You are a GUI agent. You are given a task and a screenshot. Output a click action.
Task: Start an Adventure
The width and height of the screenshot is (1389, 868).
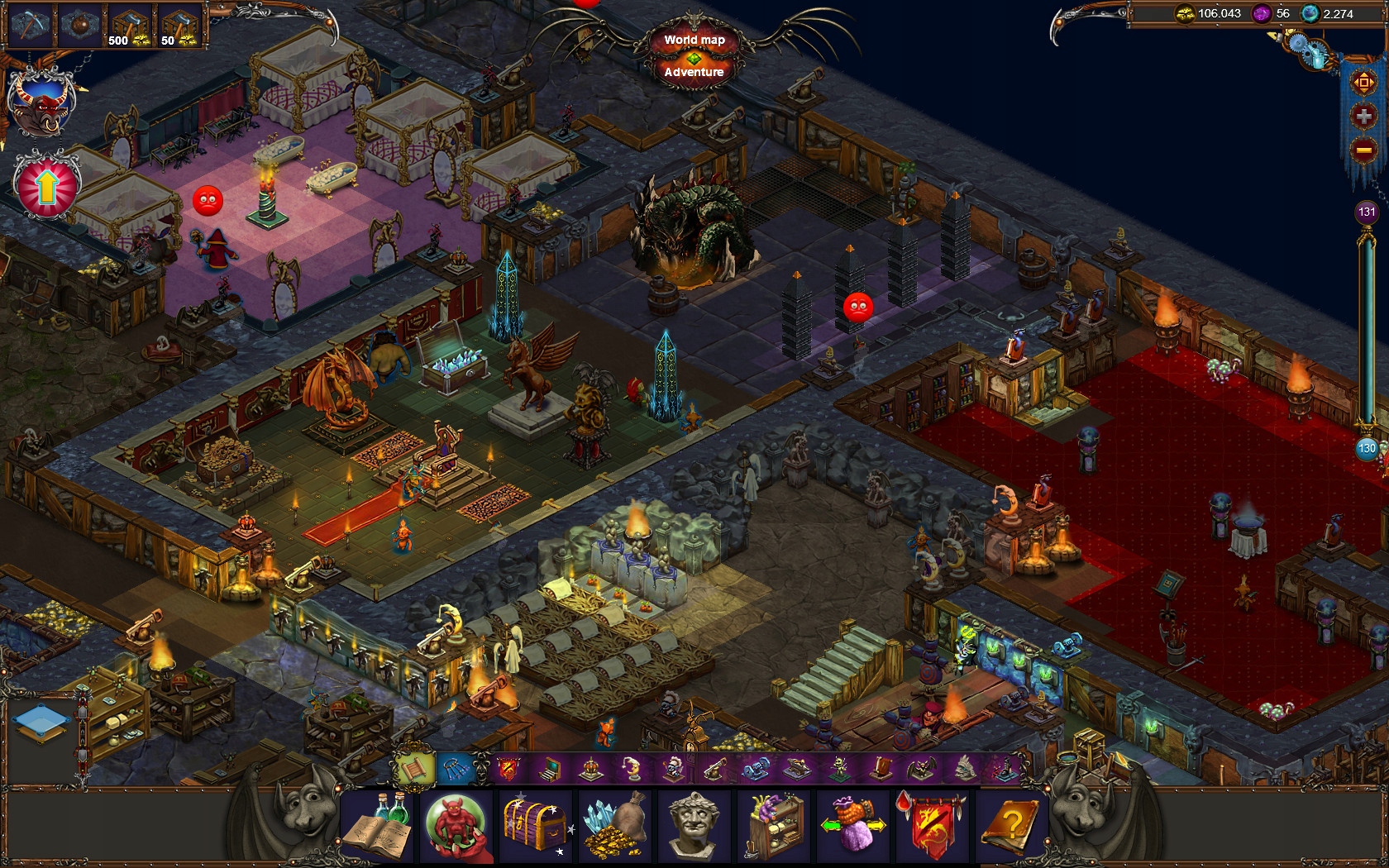pos(694,72)
